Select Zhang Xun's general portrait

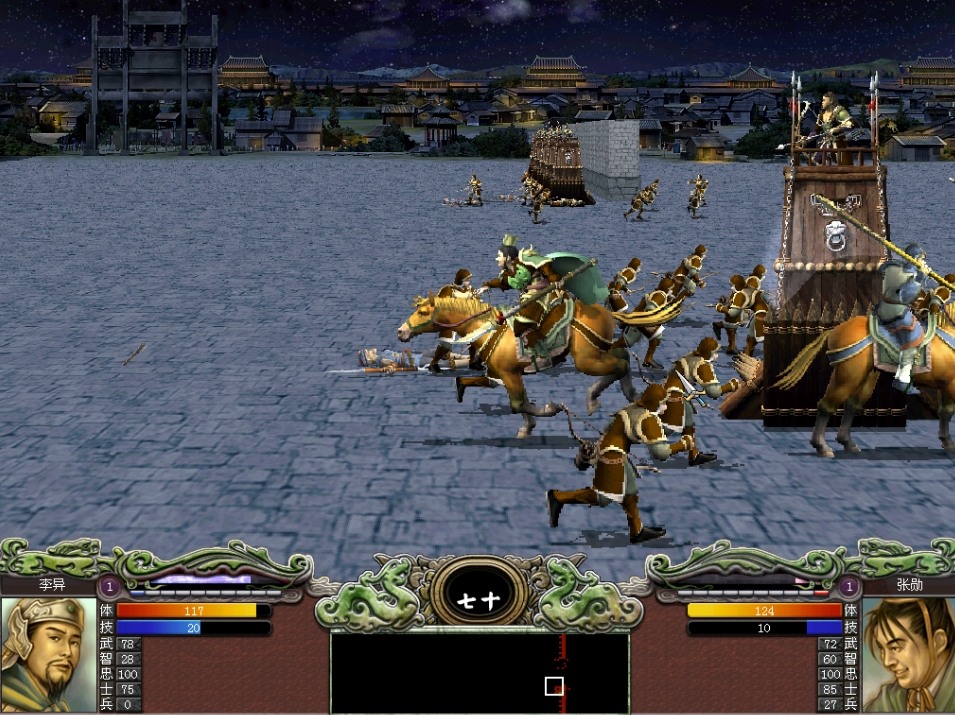point(908,654)
